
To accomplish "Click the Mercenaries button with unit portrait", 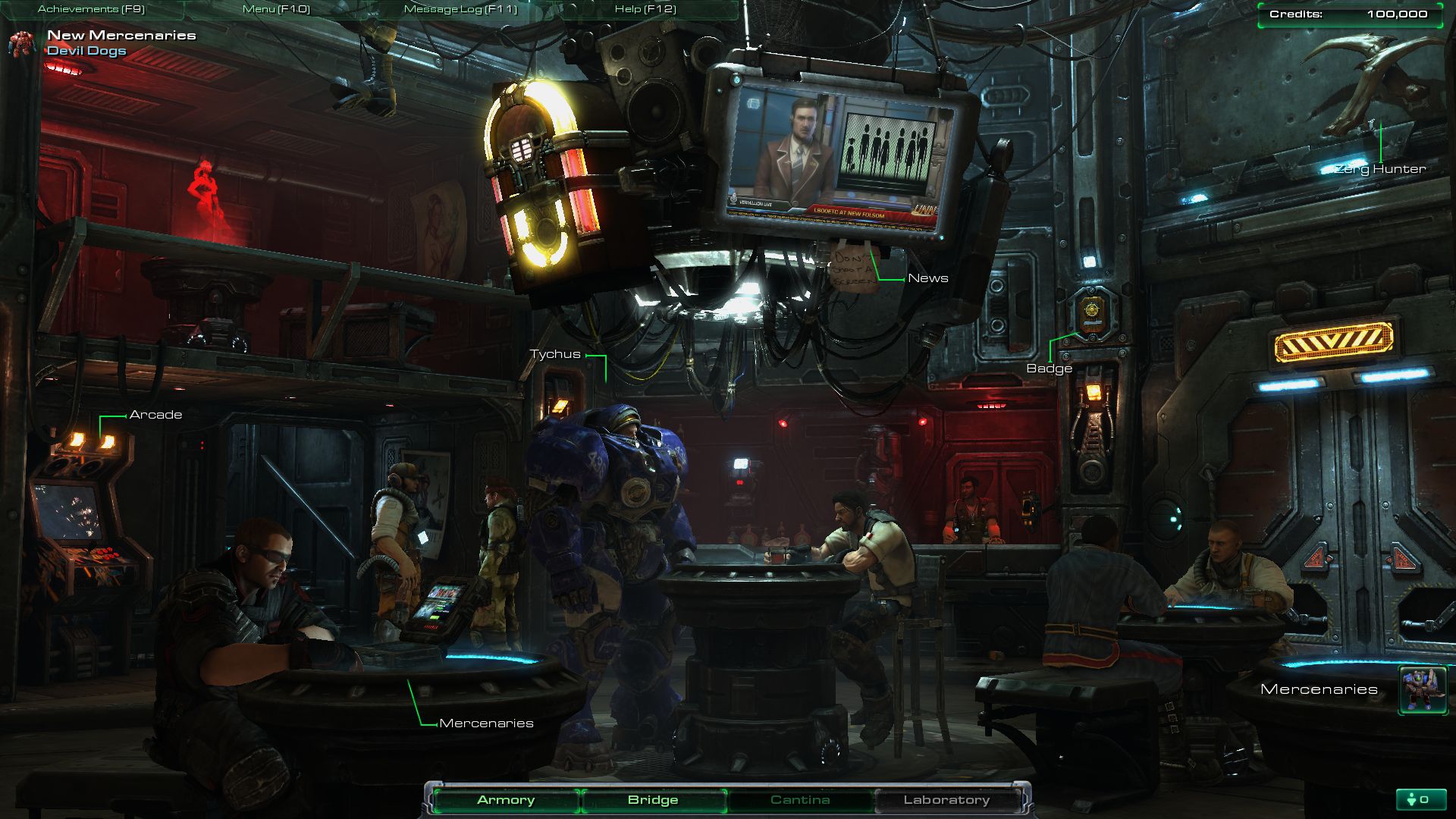I will point(1423,689).
